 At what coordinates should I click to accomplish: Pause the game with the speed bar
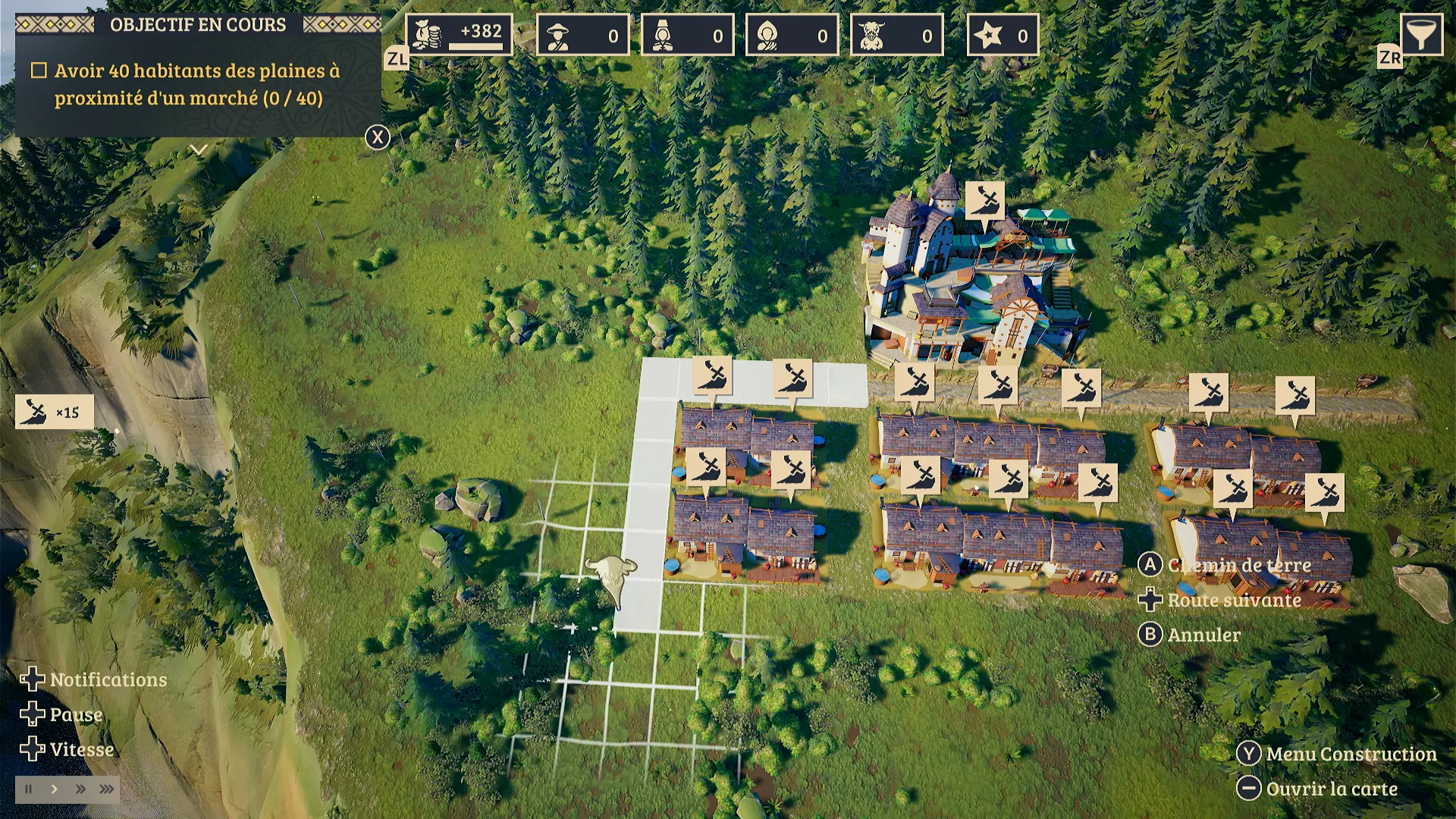29,789
